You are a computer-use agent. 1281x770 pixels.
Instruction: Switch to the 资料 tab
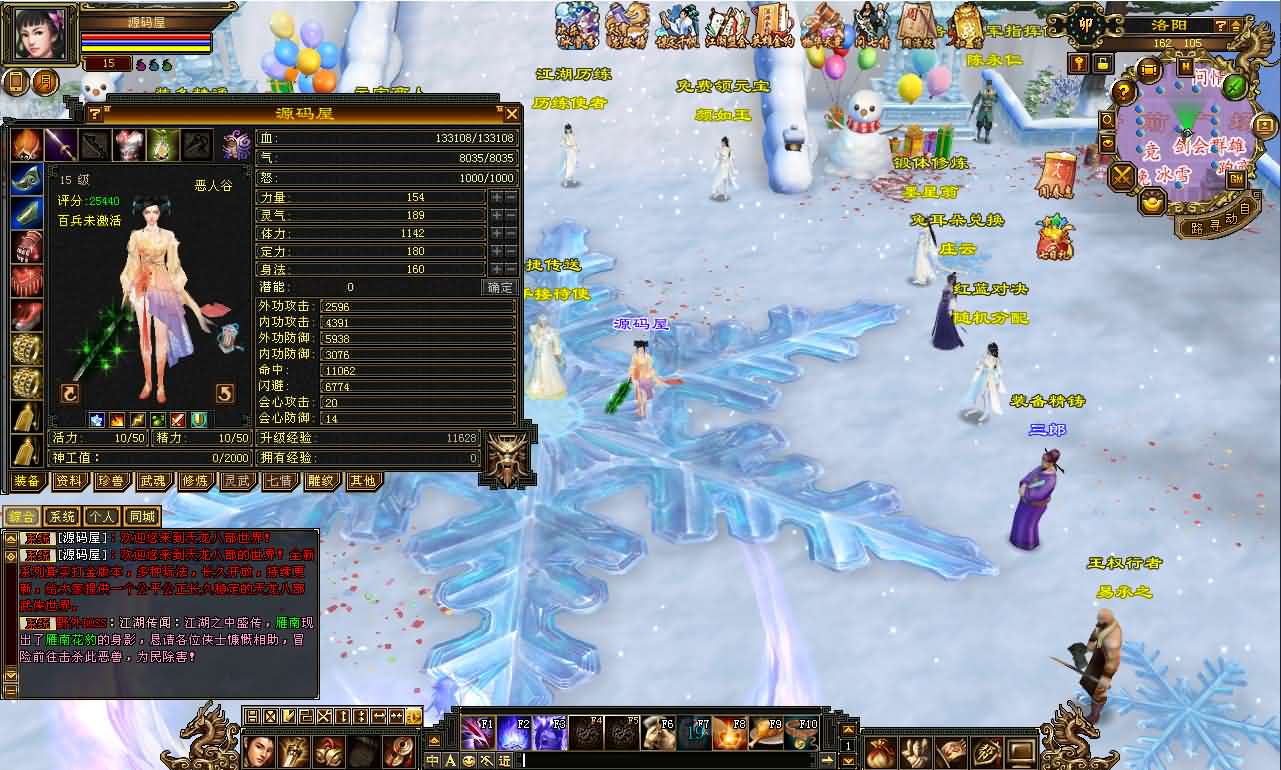[69, 481]
